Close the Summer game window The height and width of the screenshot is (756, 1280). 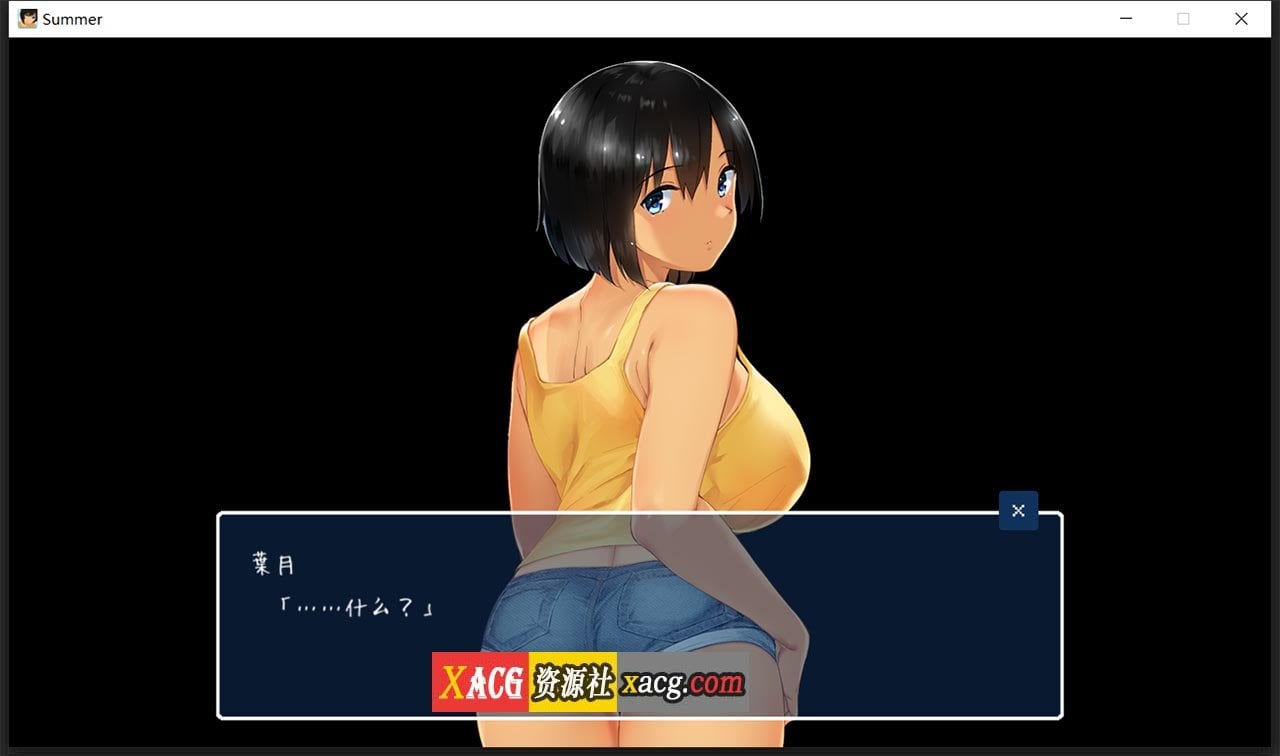click(1242, 18)
